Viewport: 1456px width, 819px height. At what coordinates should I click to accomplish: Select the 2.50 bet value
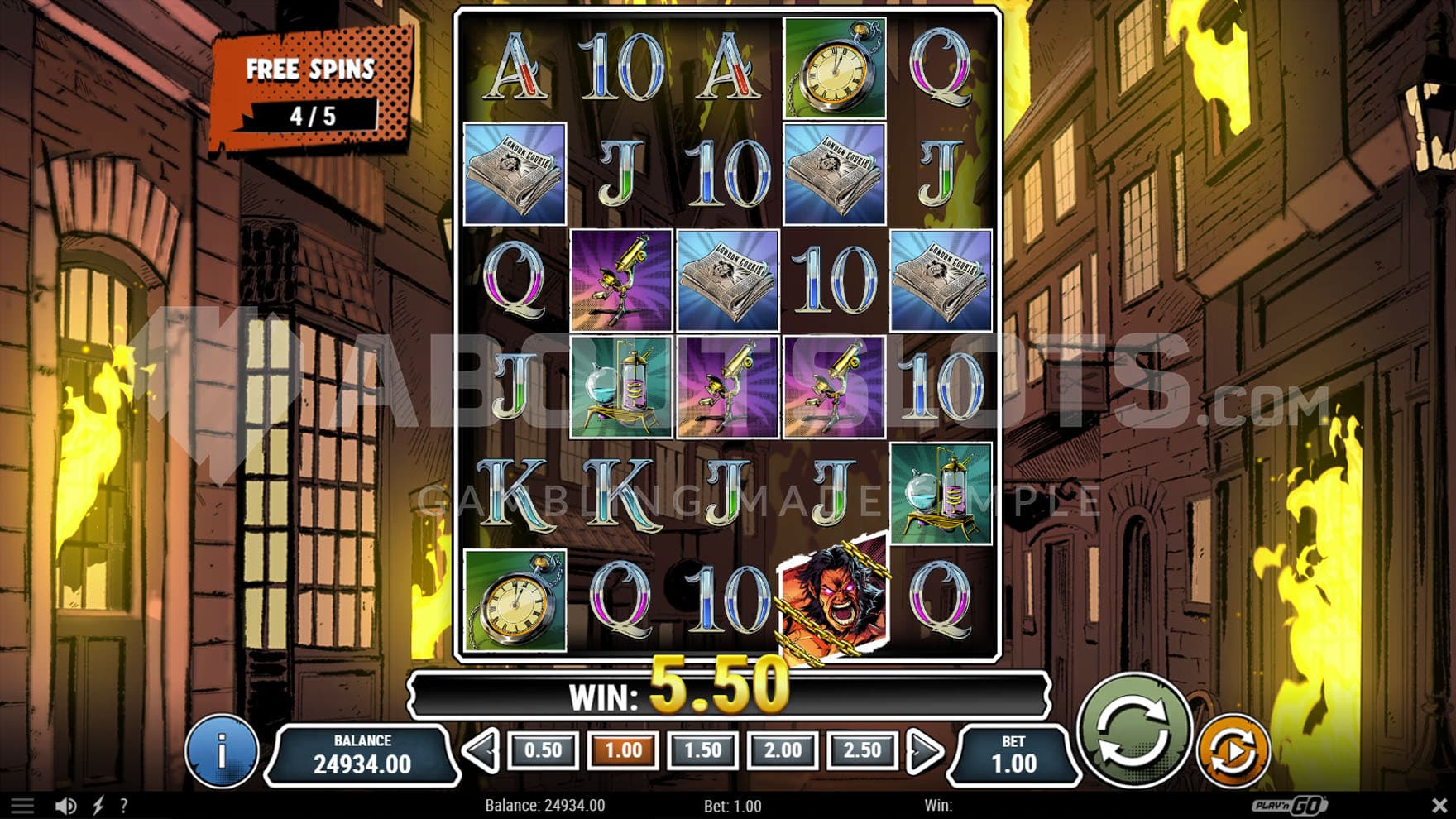[x=861, y=750]
